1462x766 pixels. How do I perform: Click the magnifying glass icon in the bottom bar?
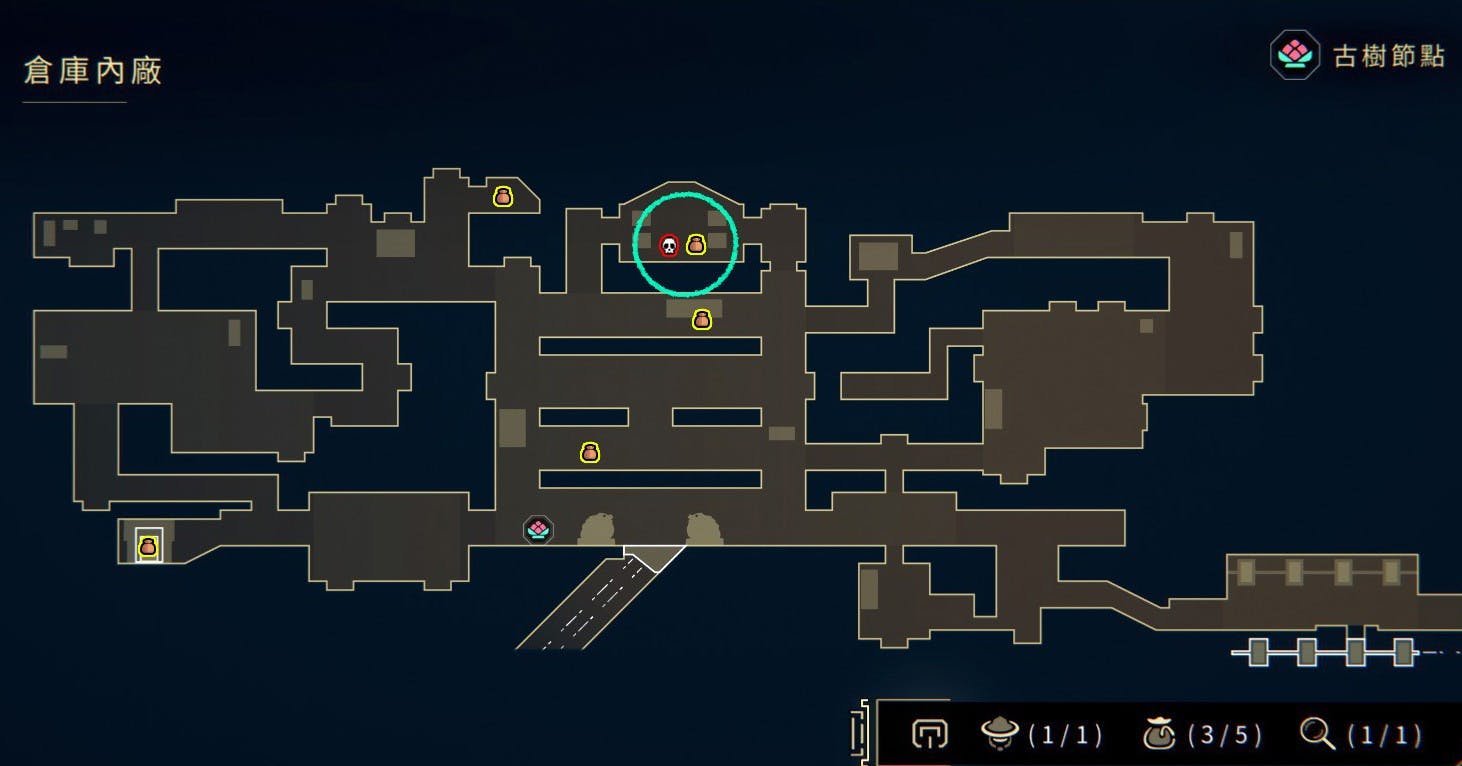(1318, 735)
